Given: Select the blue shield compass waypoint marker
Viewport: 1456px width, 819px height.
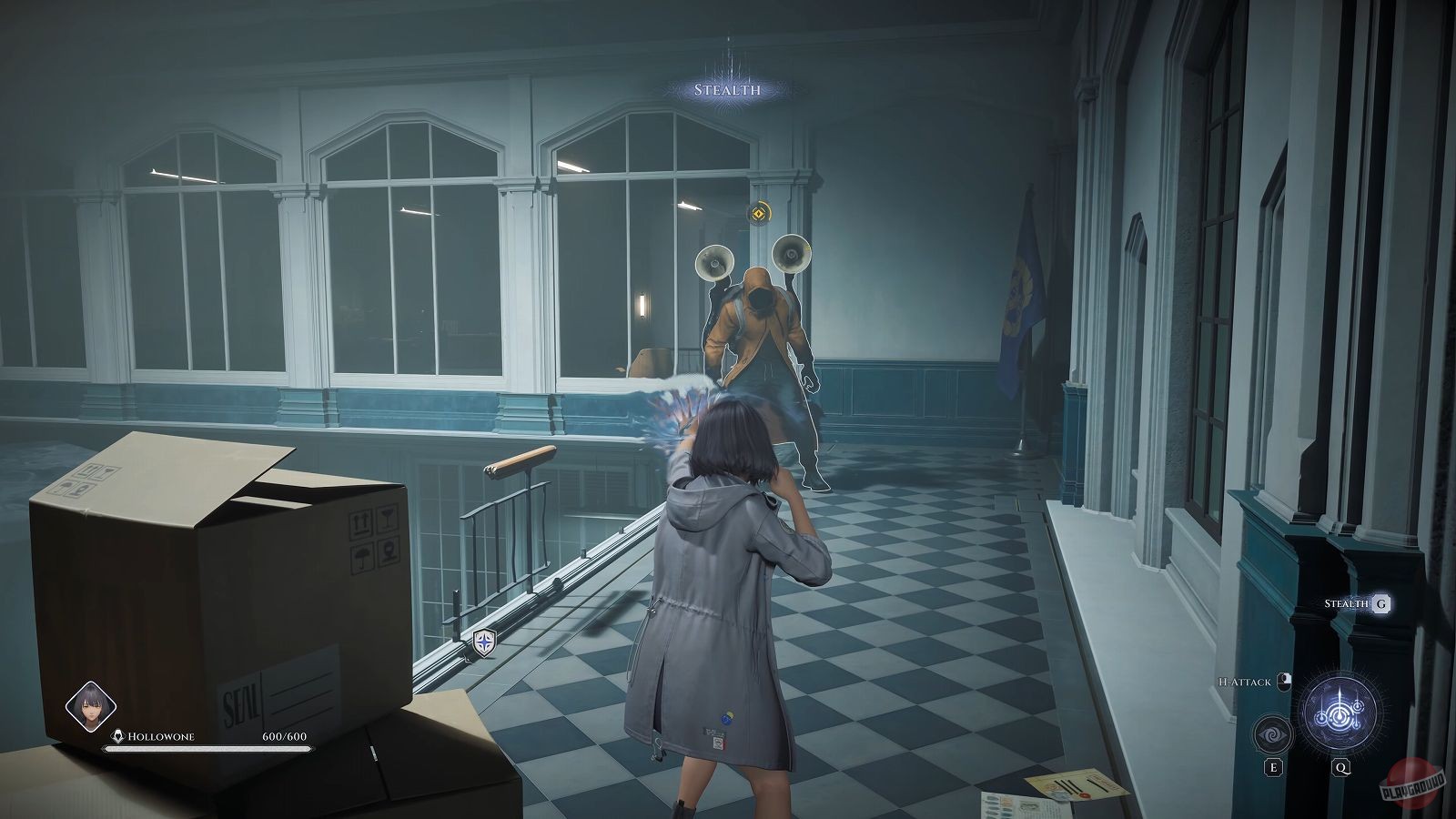Looking at the screenshot, I should pyautogui.click(x=485, y=644).
